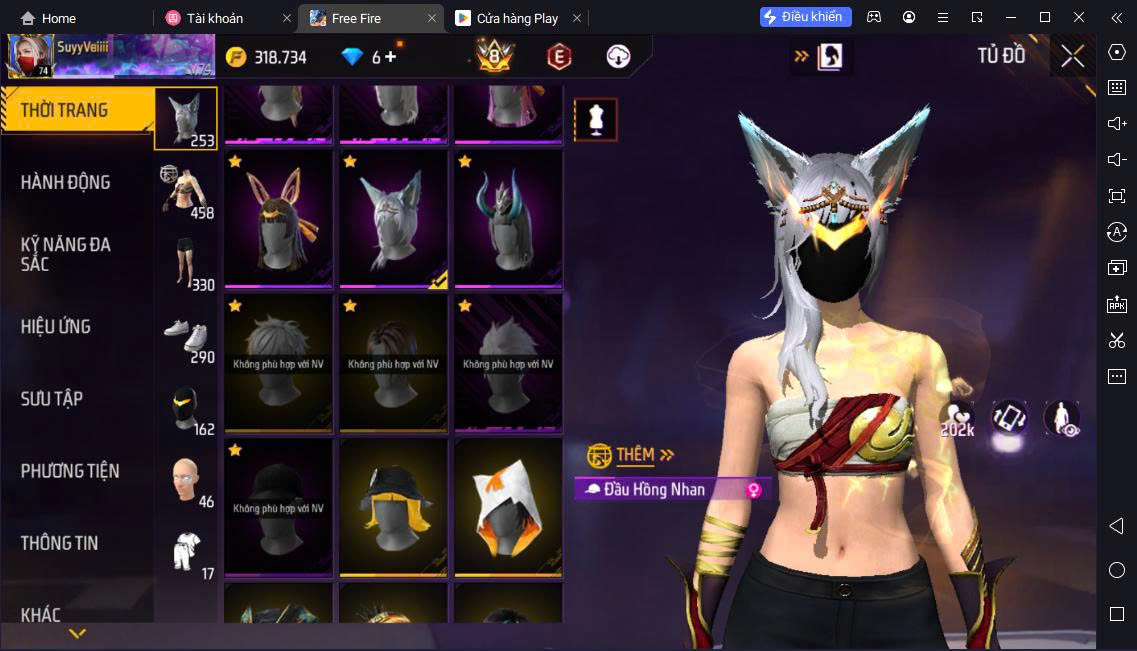Viewport: 1137px width, 651px height.
Task: Select the equipped silver fox ears head
Action: [x=393, y=219]
